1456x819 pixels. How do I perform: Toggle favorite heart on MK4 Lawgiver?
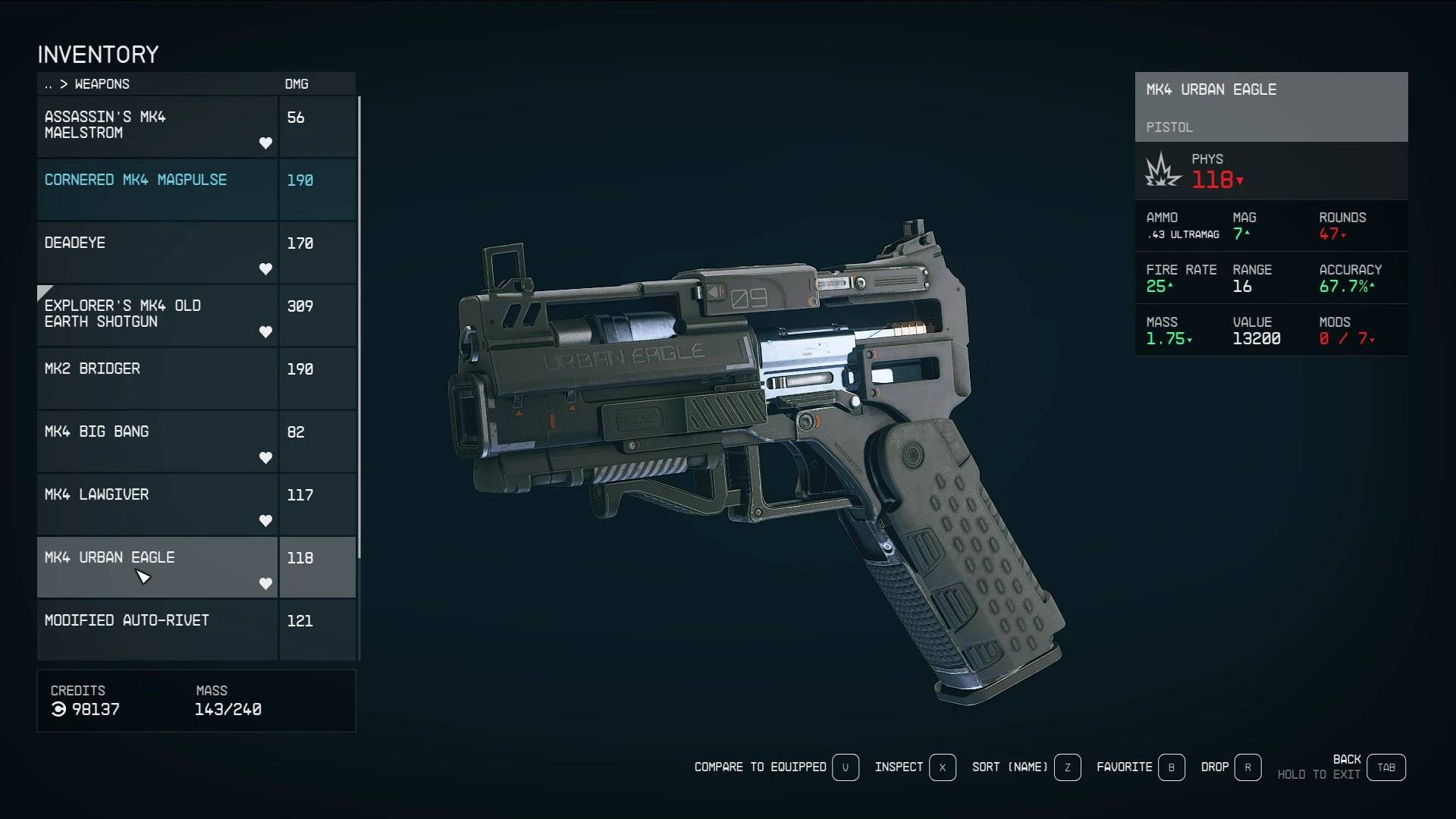pyautogui.click(x=266, y=520)
